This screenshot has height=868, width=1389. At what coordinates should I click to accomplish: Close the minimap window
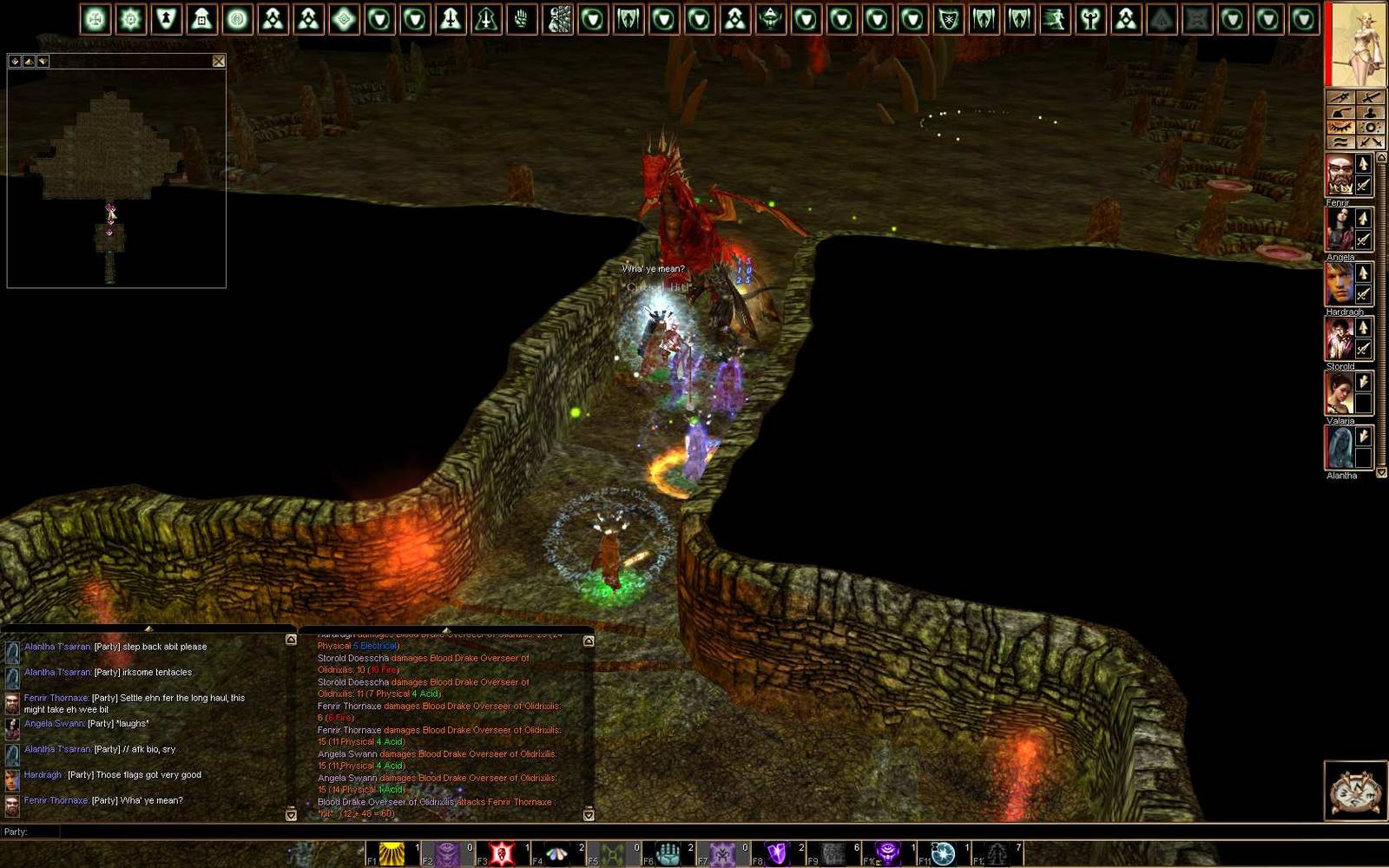tap(219, 61)
